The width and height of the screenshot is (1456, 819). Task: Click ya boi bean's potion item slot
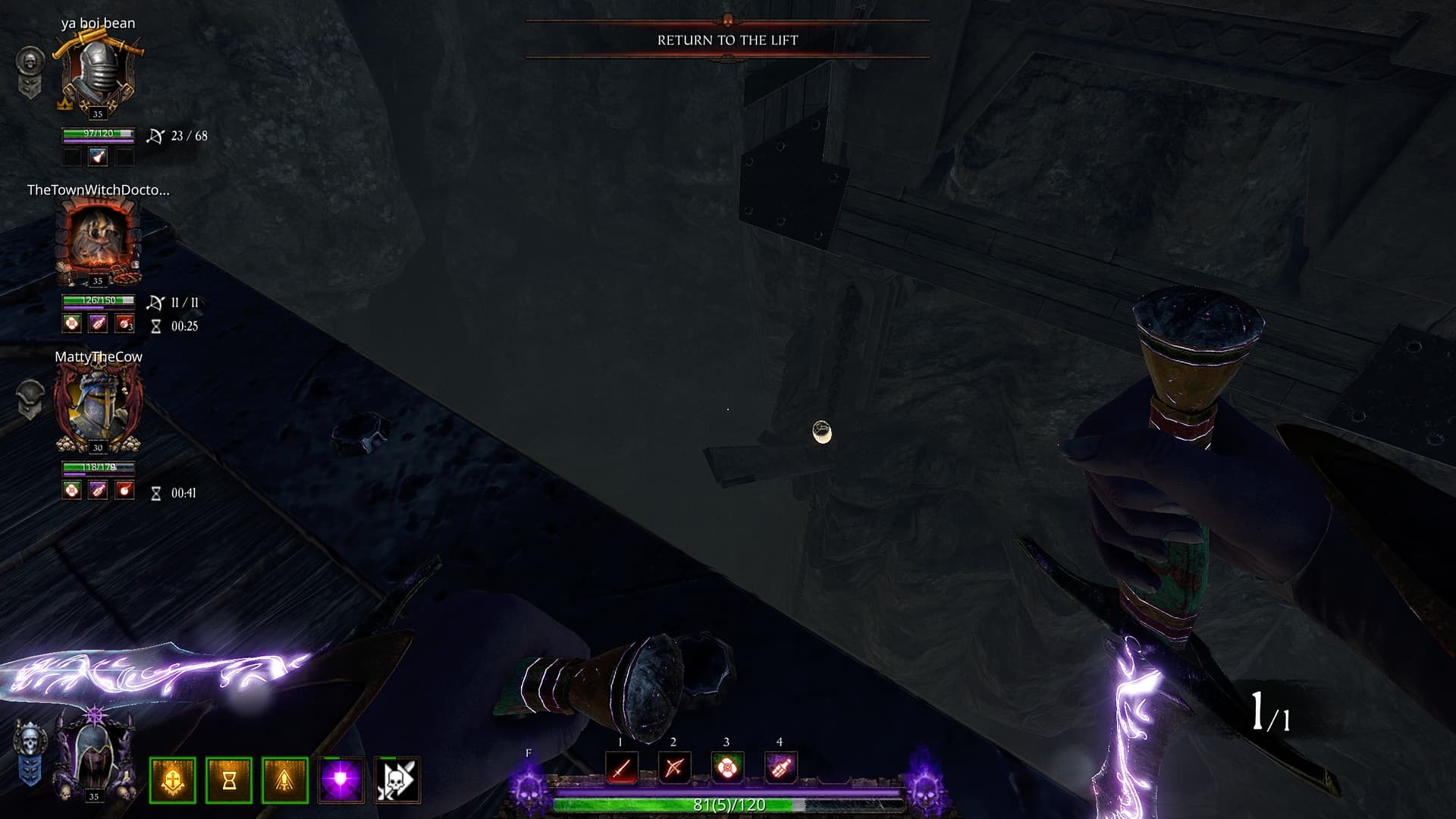[98, 157]
